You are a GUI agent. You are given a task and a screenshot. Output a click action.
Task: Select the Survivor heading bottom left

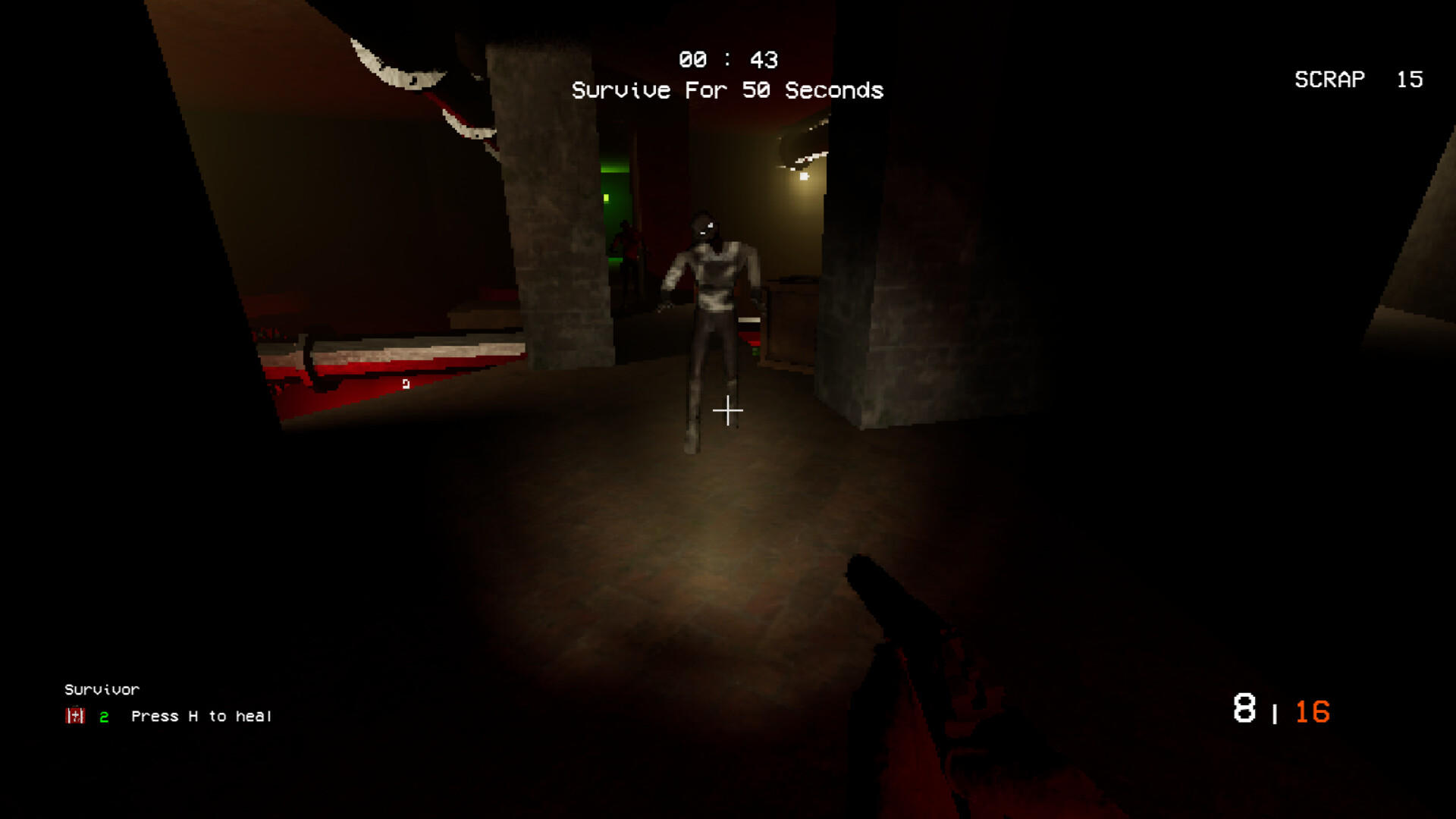102,689
